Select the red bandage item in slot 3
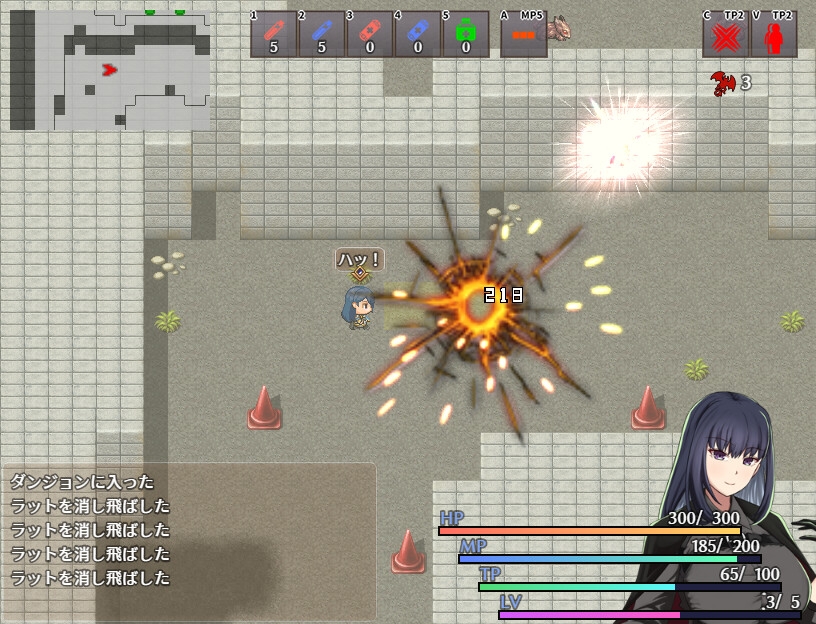The width and height of the screenshot is (816, 624). (370, 34)
